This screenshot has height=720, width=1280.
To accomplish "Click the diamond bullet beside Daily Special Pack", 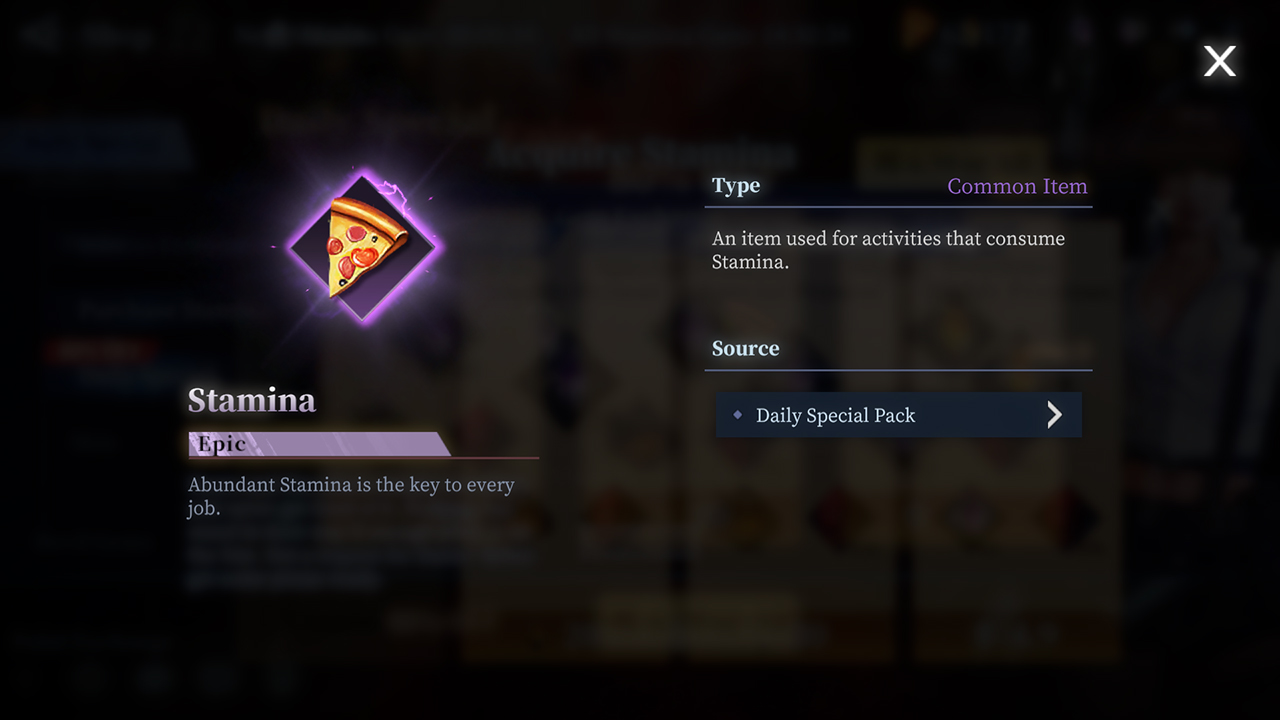I will coord(737,414).
